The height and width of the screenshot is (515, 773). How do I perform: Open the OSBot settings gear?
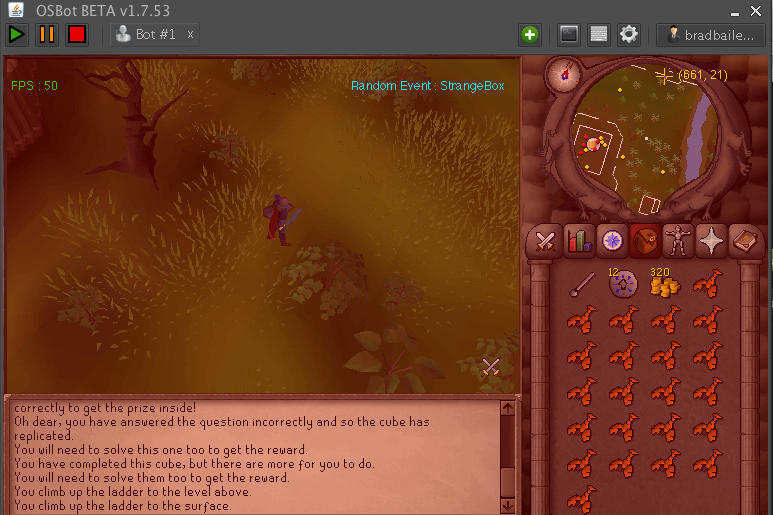click(x=628, y=34)
